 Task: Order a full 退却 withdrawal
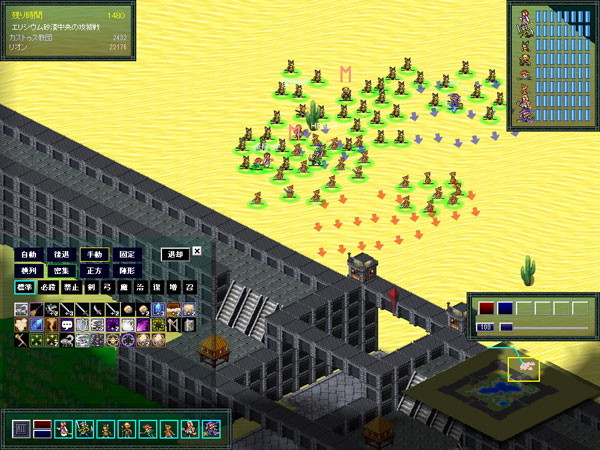[x=175, y=254]
